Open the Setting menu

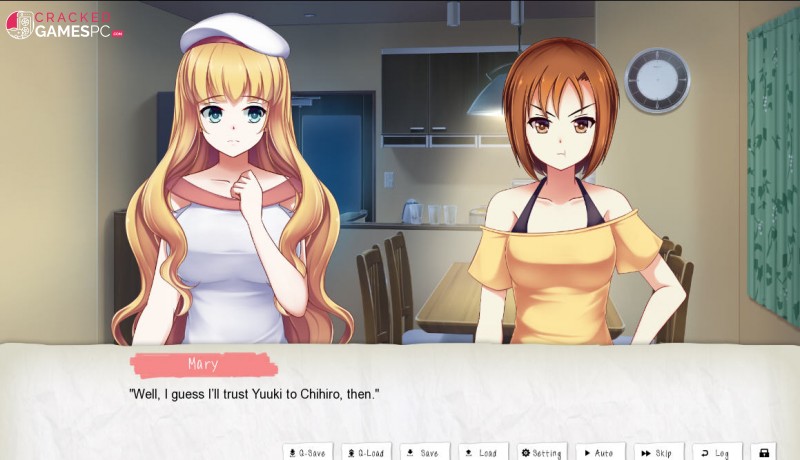[542, 452]
